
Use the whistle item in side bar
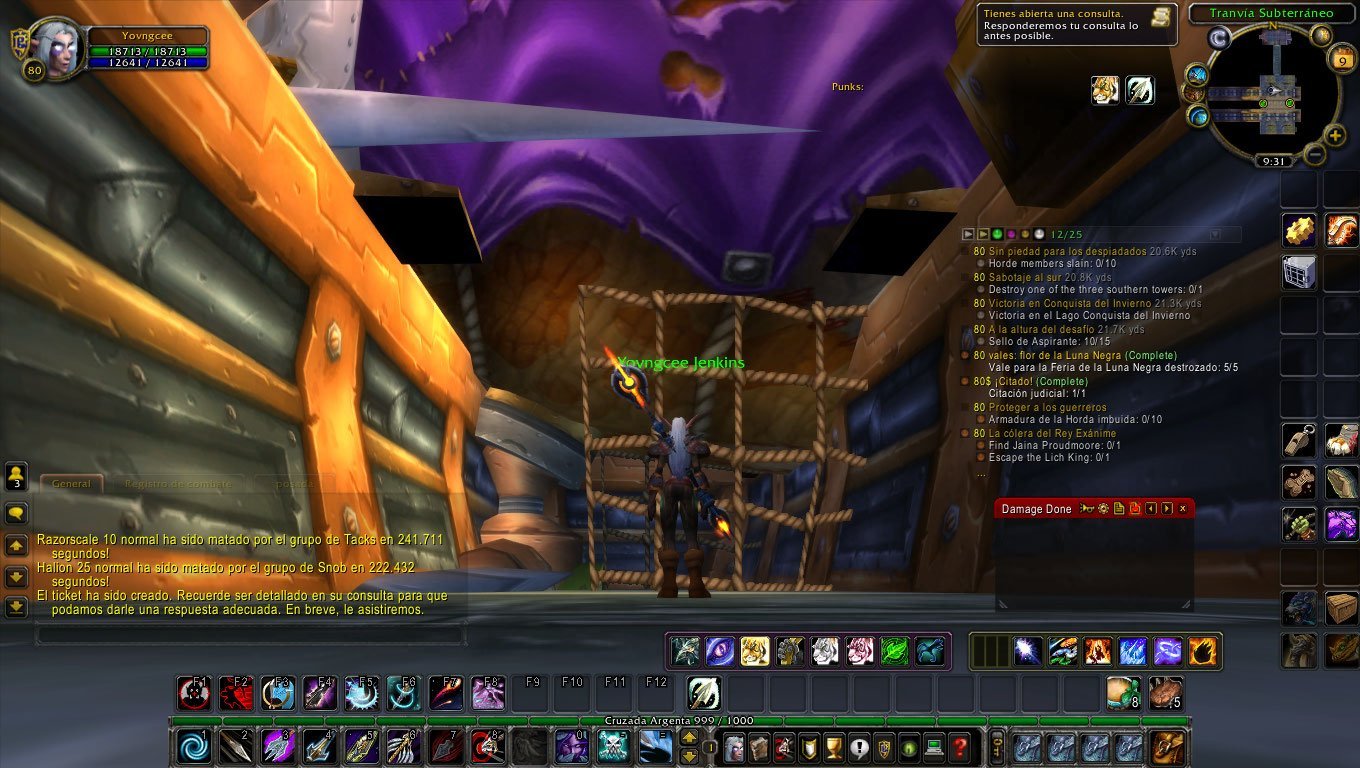pyautogui.click(x=1299, y=440)
